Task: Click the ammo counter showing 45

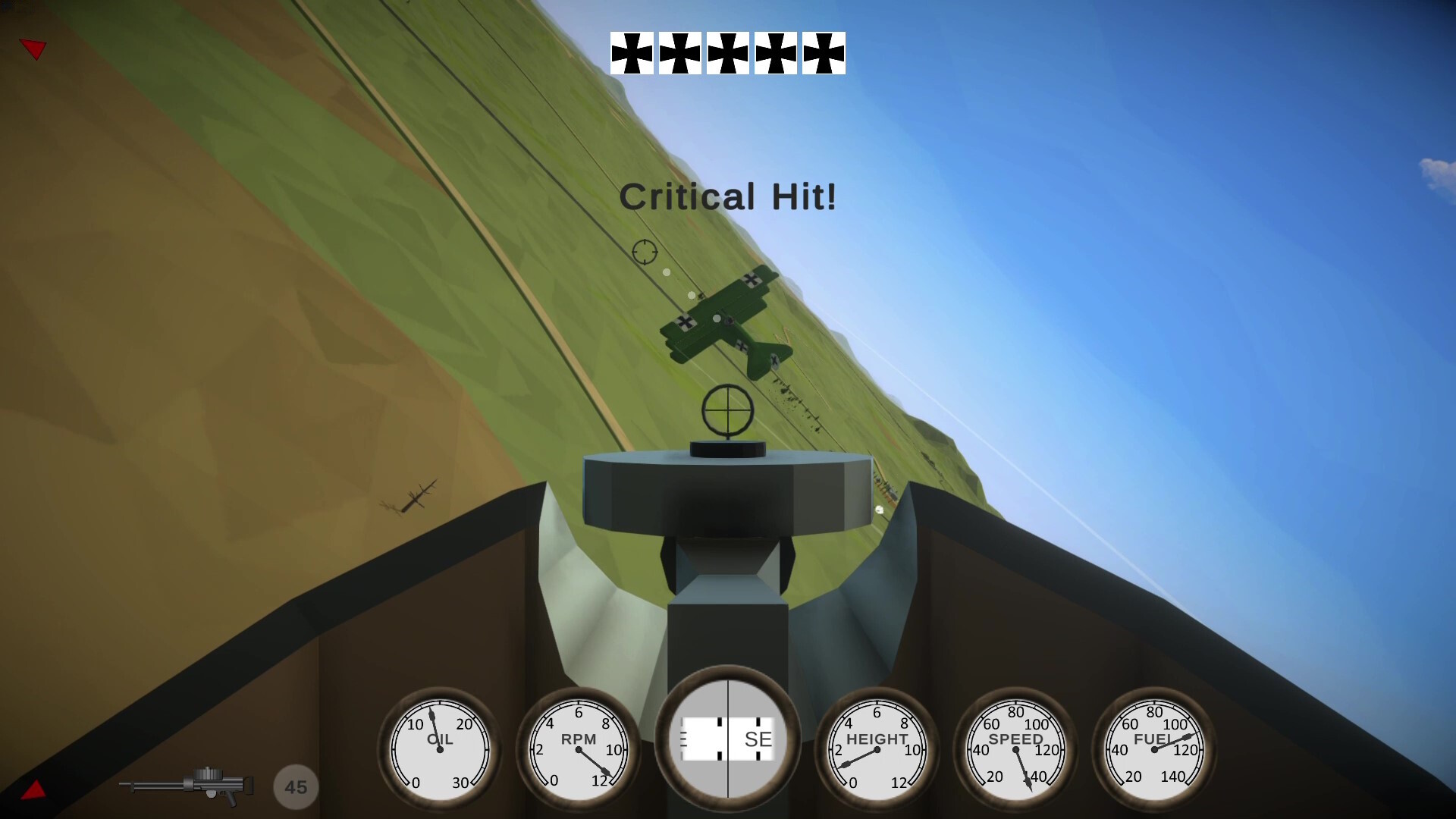Action: [x=296, y=786]
